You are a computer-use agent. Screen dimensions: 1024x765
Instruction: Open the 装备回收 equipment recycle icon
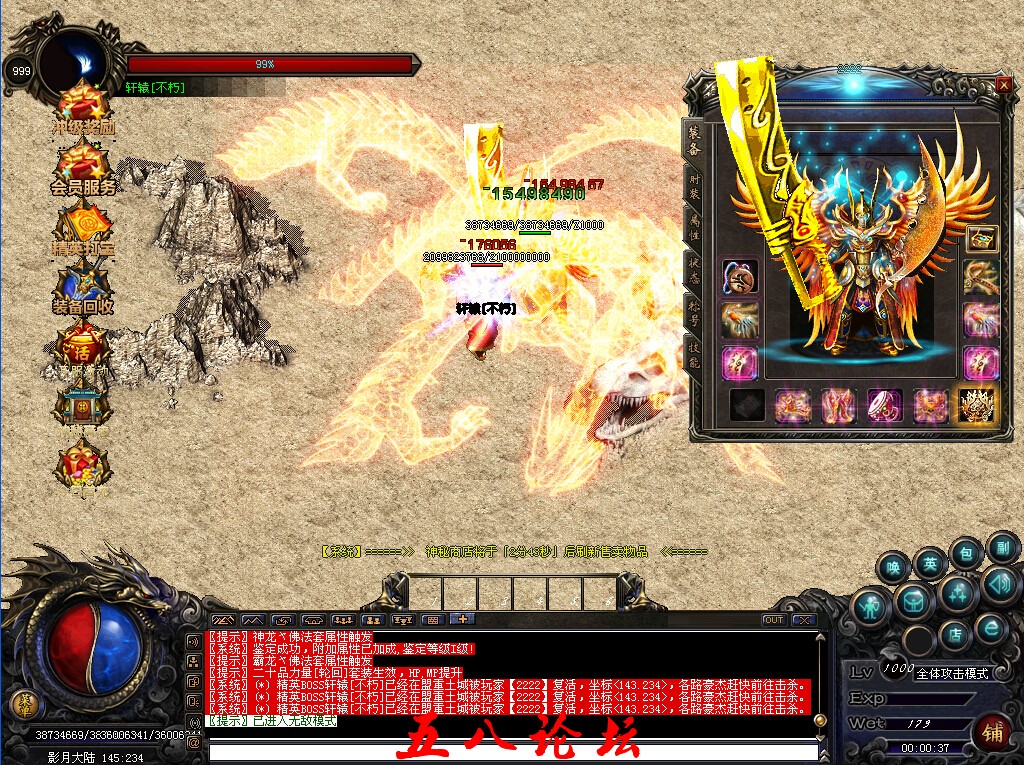tap(83, 286)
